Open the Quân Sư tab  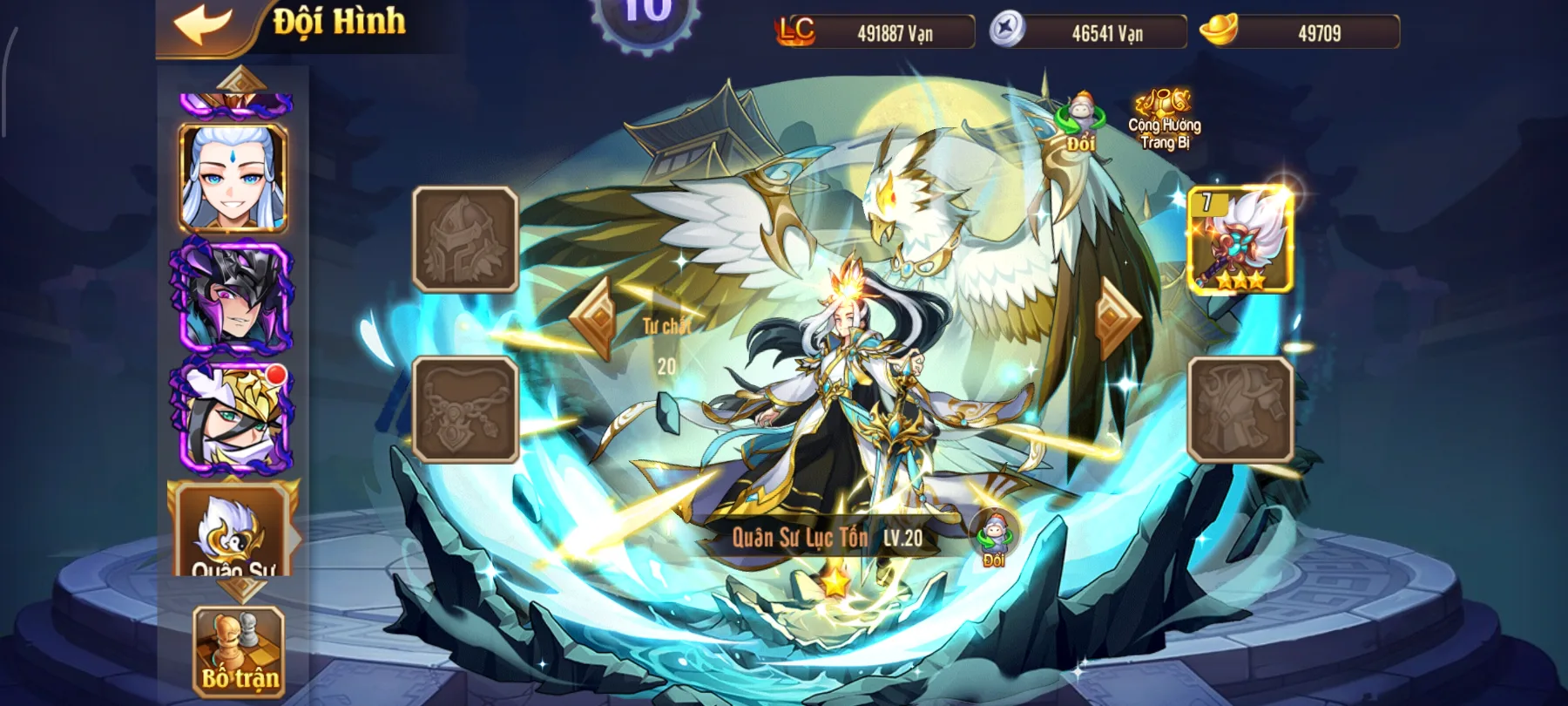pyautogui.click(x=233, y=532)
